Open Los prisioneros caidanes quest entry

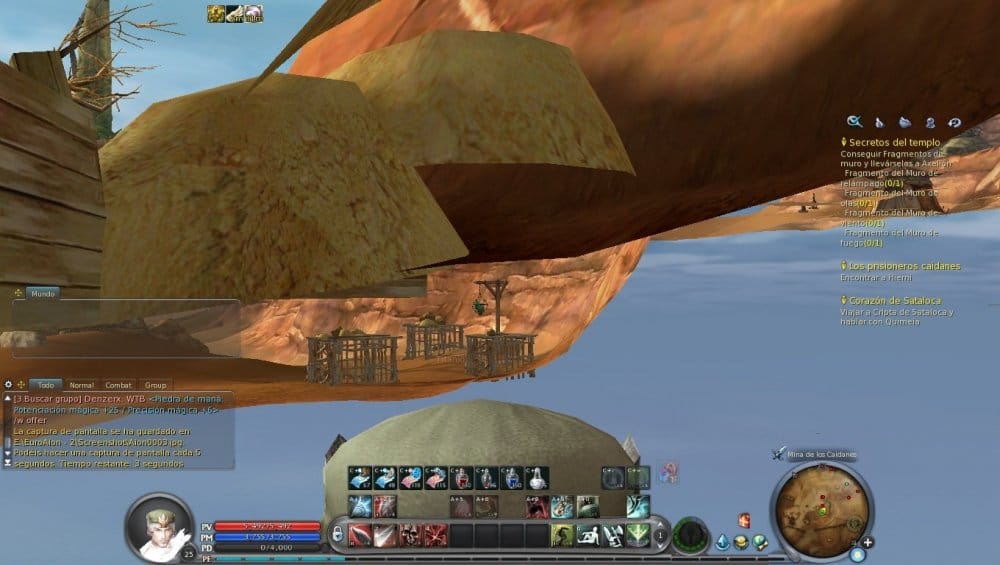tap(903, 266)
